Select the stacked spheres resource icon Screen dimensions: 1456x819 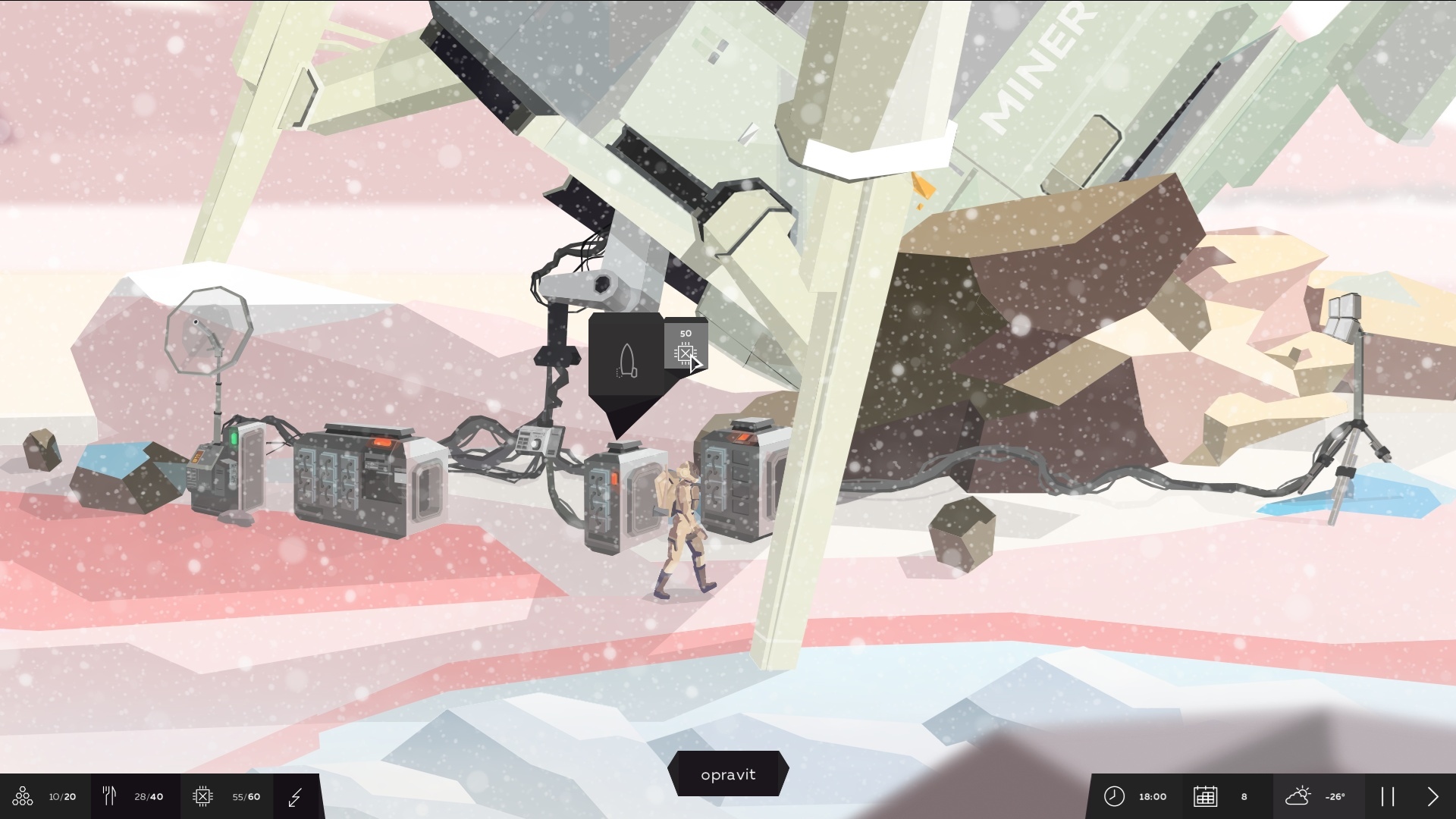23,796
